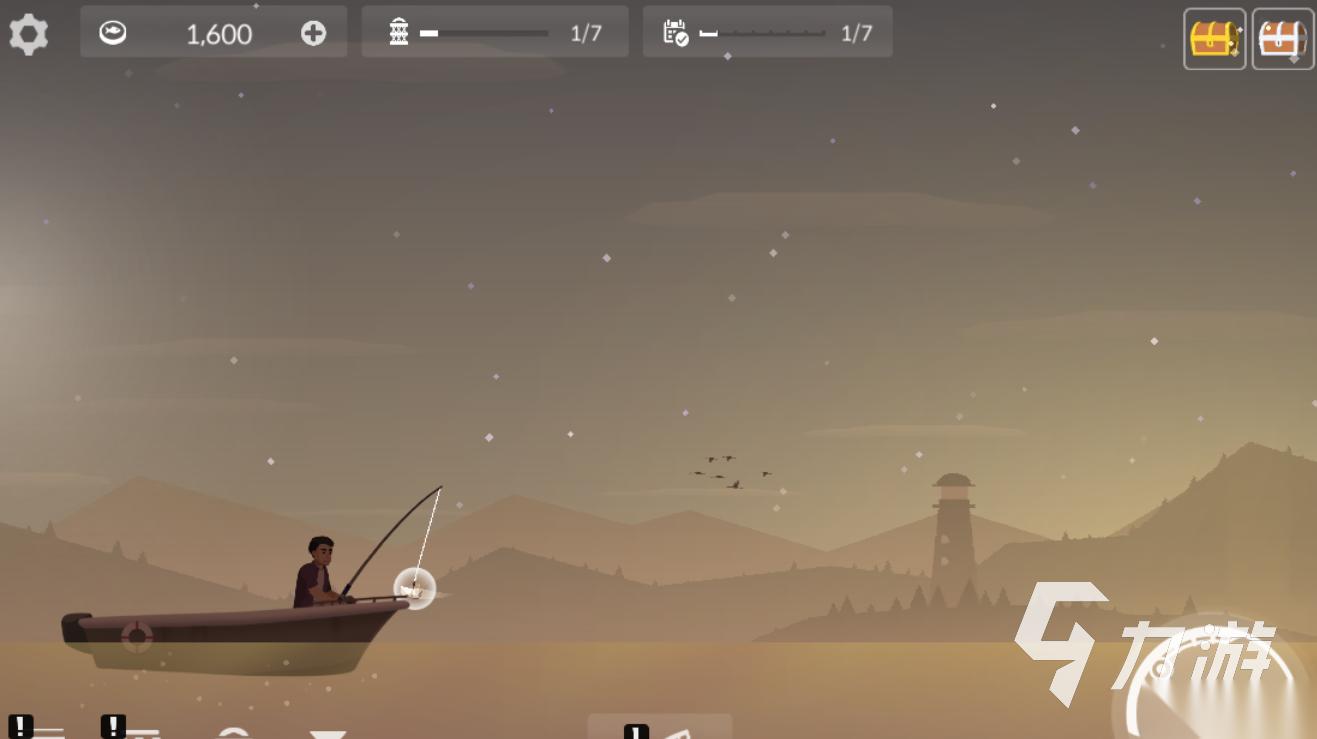This screenshot has width=1317, height=739.
Task: Open the gear settings menu
Action: point(28,34)
